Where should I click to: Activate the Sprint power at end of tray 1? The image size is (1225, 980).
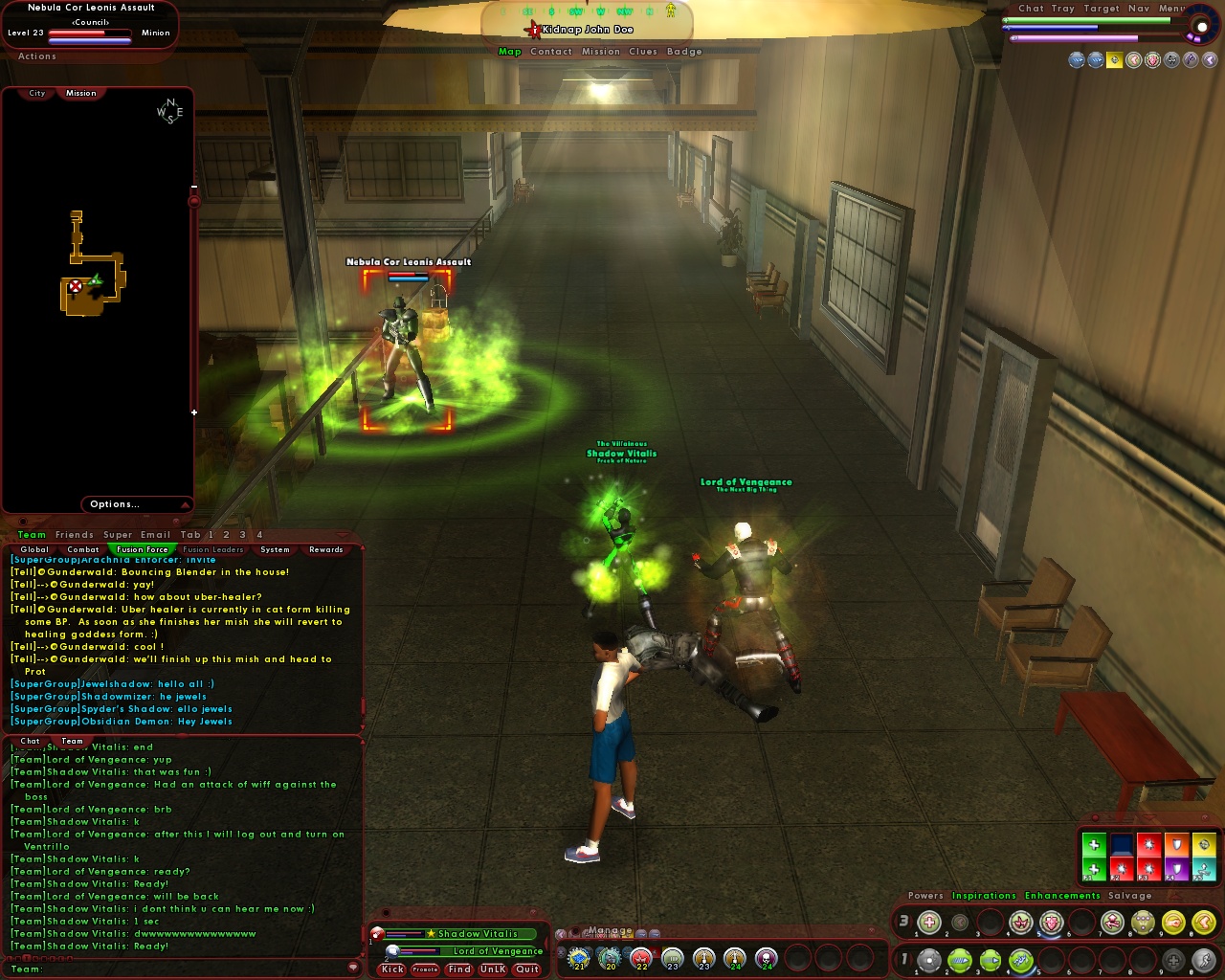point(1205,960)
